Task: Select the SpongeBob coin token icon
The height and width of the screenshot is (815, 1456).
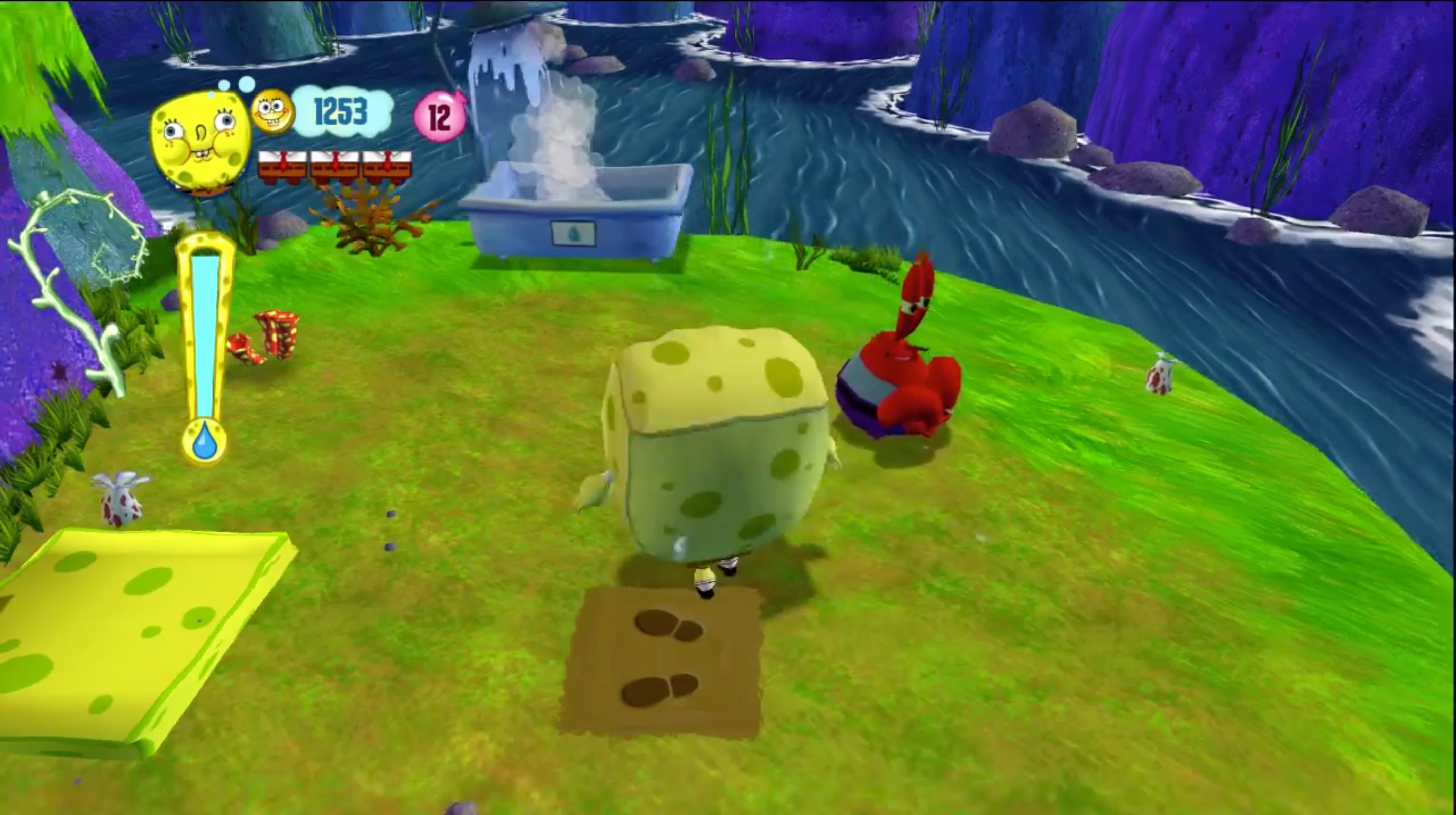Action: point(272,112)
